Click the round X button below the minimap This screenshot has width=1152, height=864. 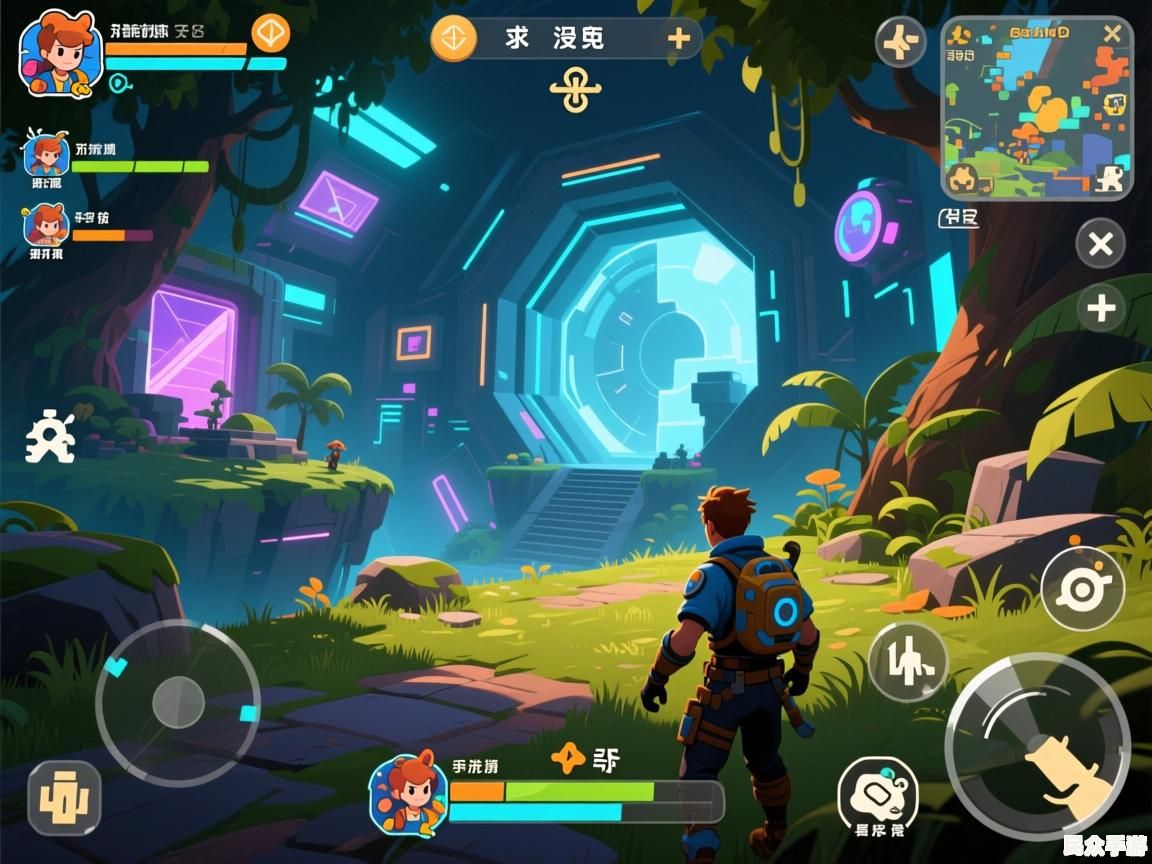coord(1100,244)
